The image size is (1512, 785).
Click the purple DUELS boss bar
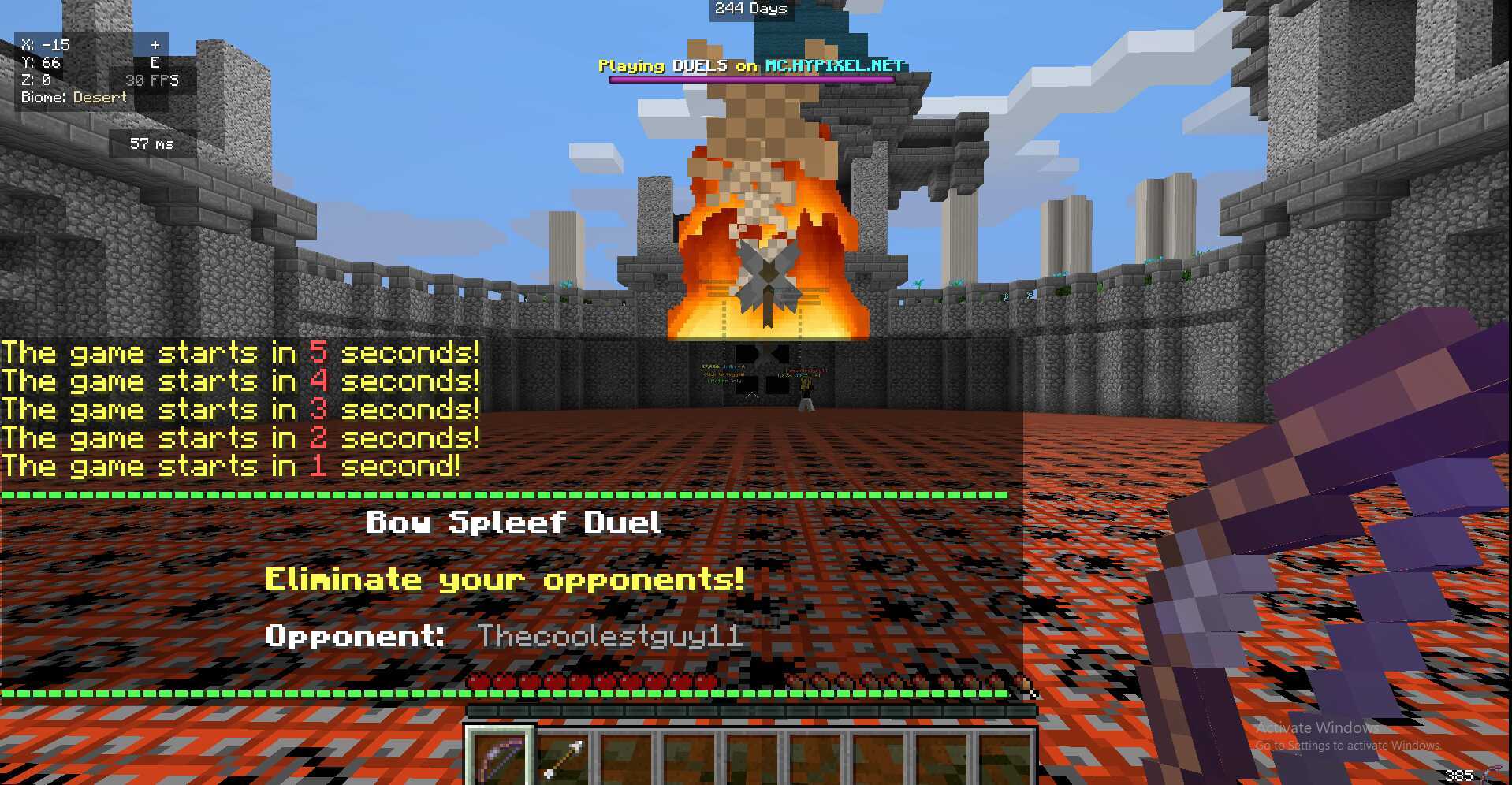pos(749,79)
